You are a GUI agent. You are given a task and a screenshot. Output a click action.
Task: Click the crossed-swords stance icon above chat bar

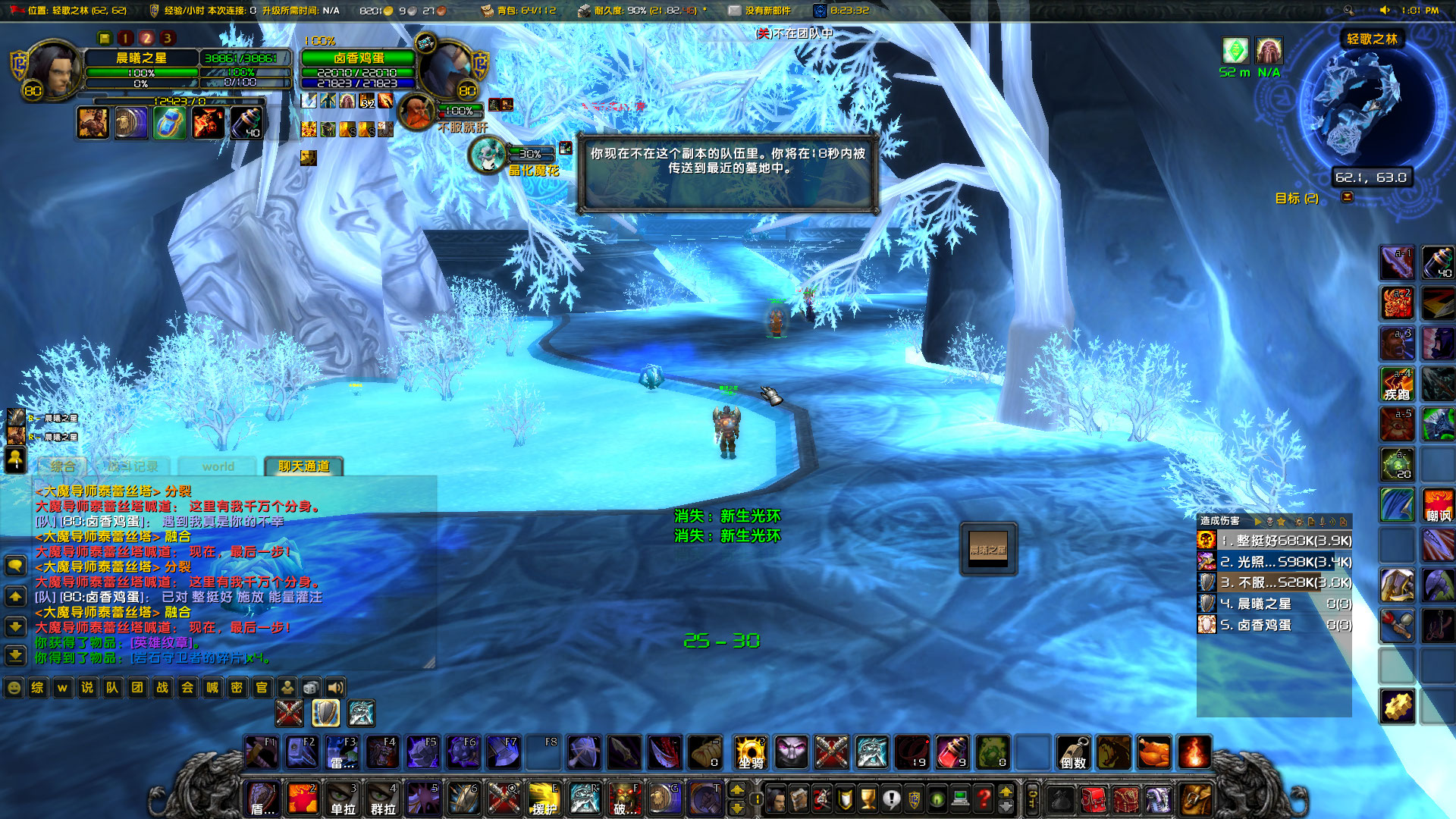(x=290, y=713)
